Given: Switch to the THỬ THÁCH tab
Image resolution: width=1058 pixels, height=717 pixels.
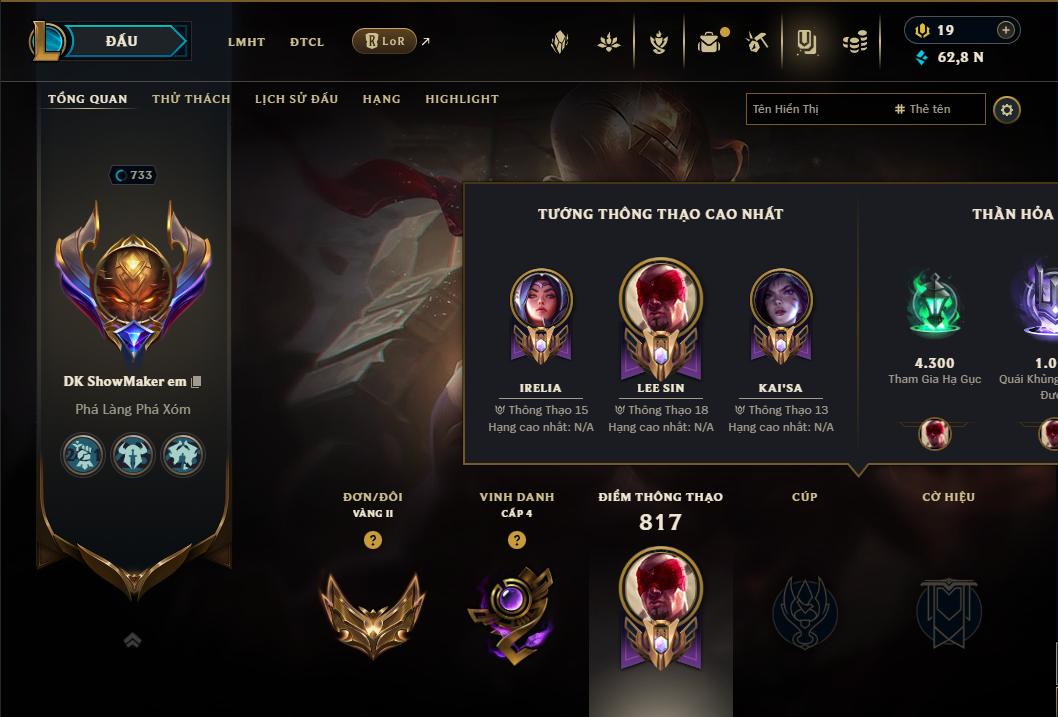Looking at the screenshot, I should (191, 99).
